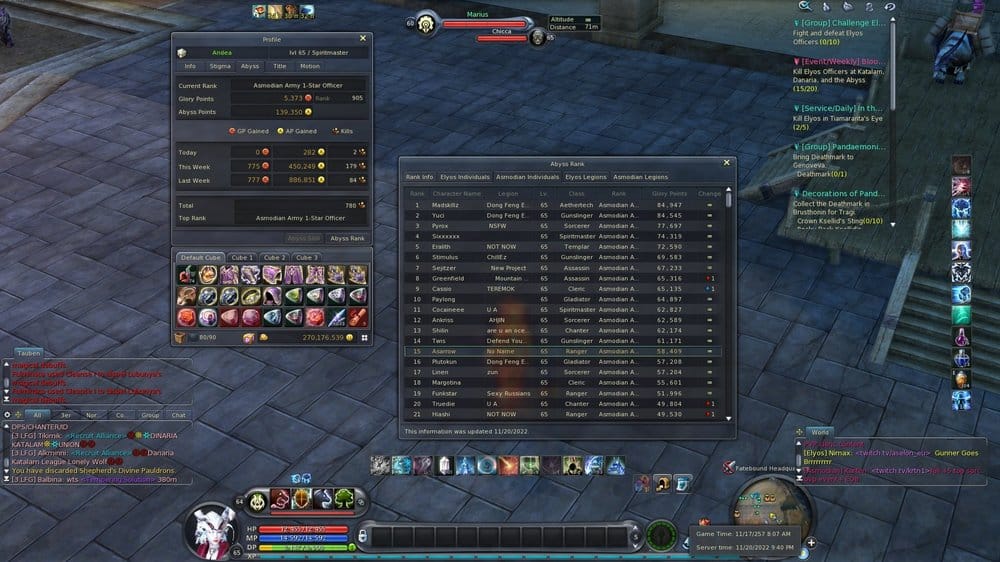Open the Info tab in Profile
Viewport: 1000px width, 562px height.
tap(190, 66)
